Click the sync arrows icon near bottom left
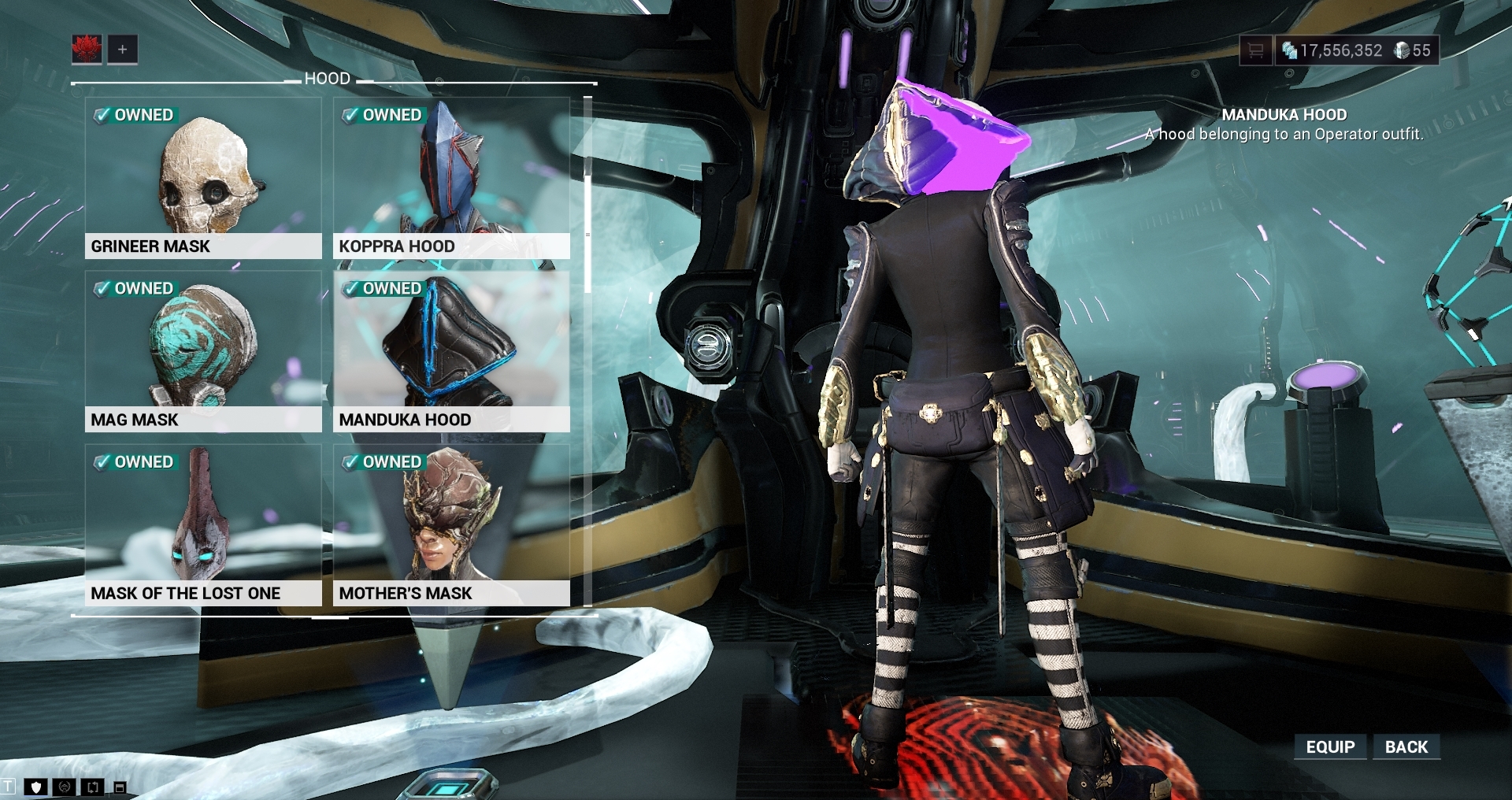Viewport: 1512px width, 800px height. pos(93,787)
